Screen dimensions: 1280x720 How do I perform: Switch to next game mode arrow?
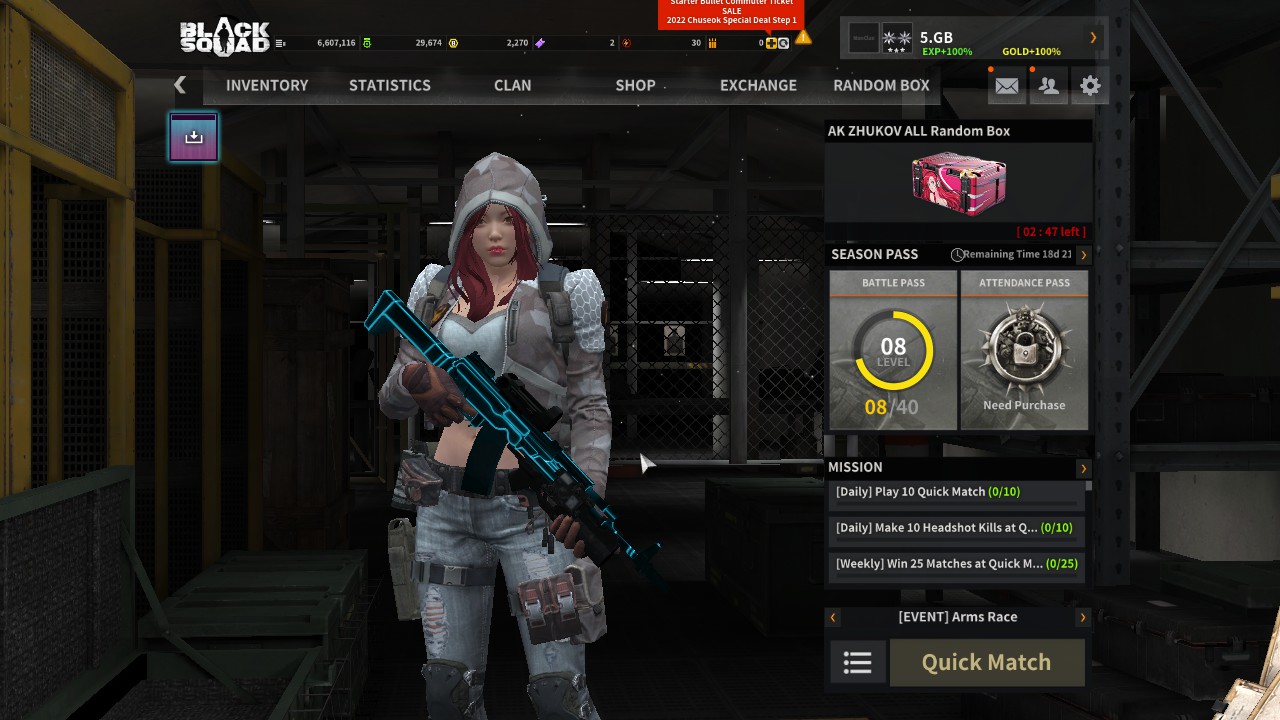click(x=1083, y=618)
